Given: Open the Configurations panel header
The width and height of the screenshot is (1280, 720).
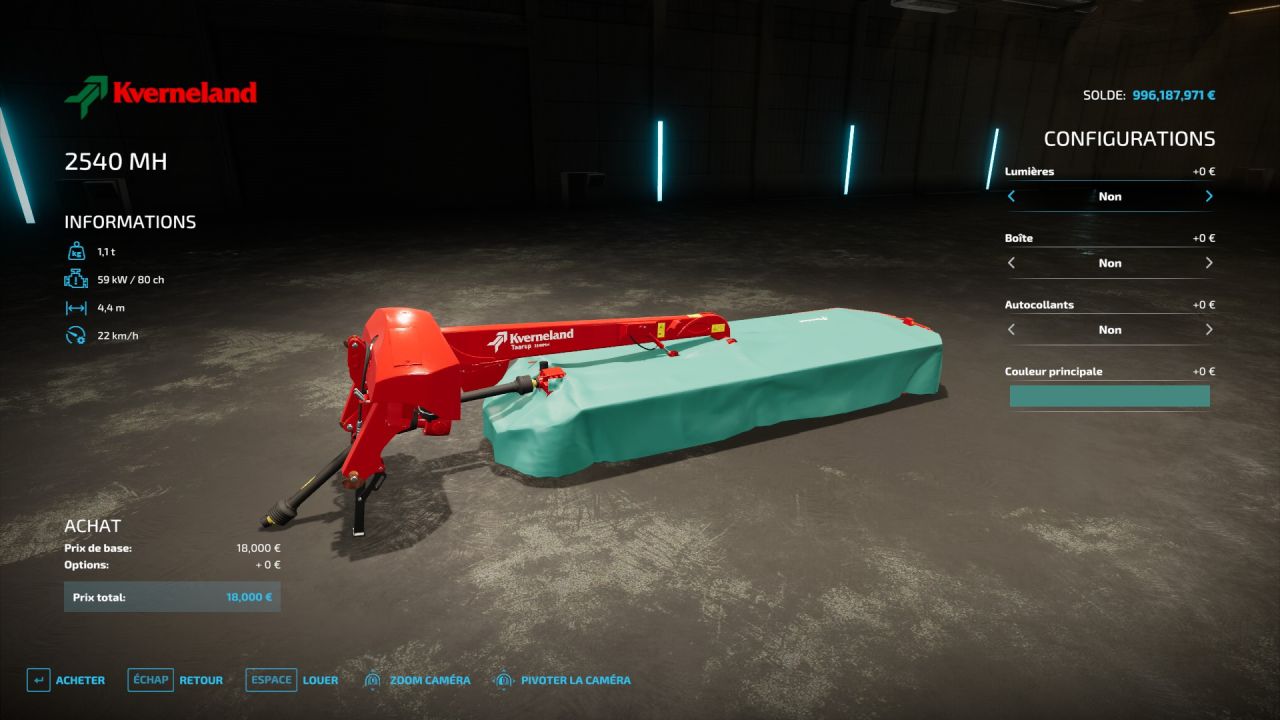Looking at the screenshot, I should click(1129, 138).
